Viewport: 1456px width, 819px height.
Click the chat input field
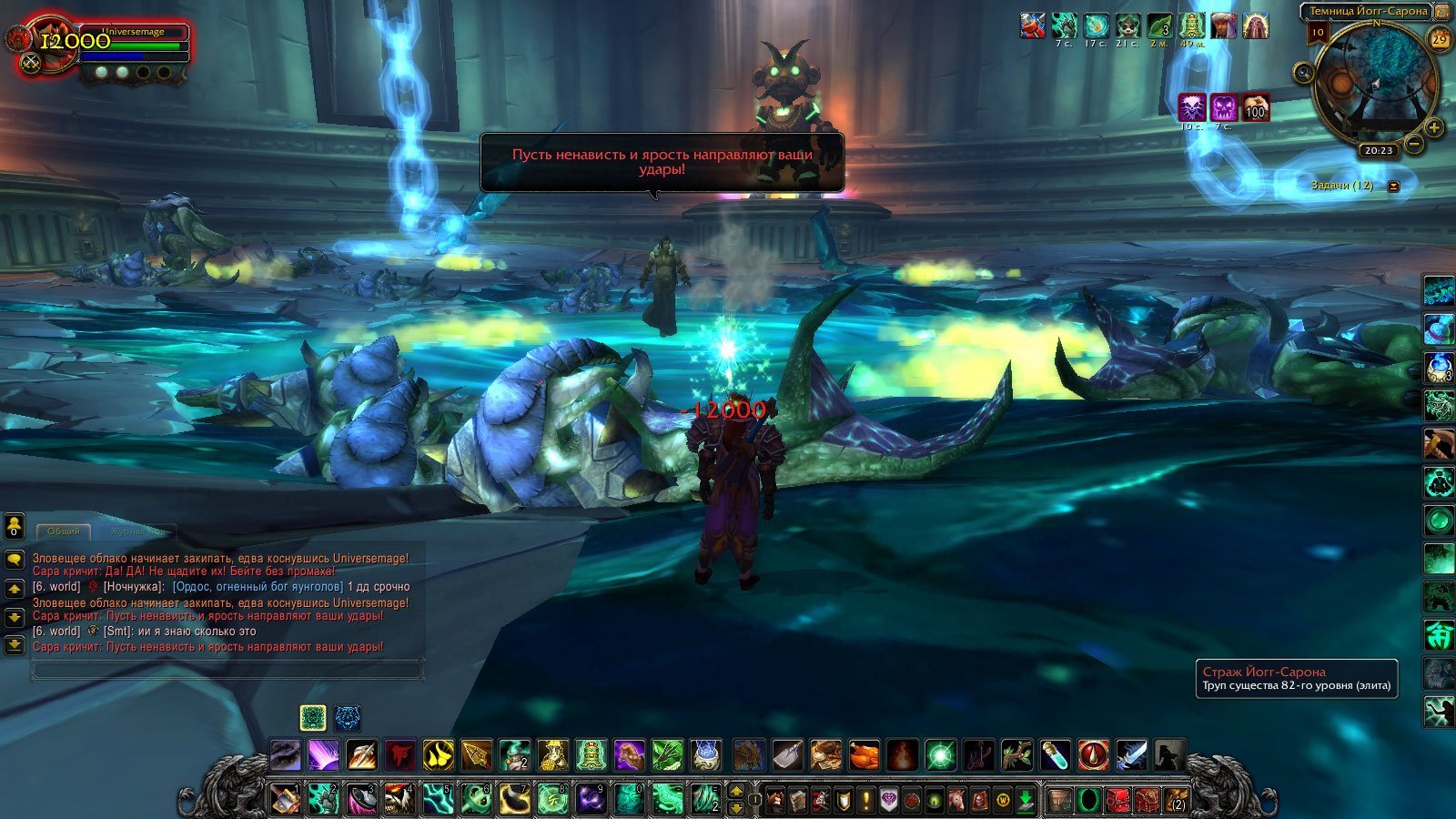[227, 671]
